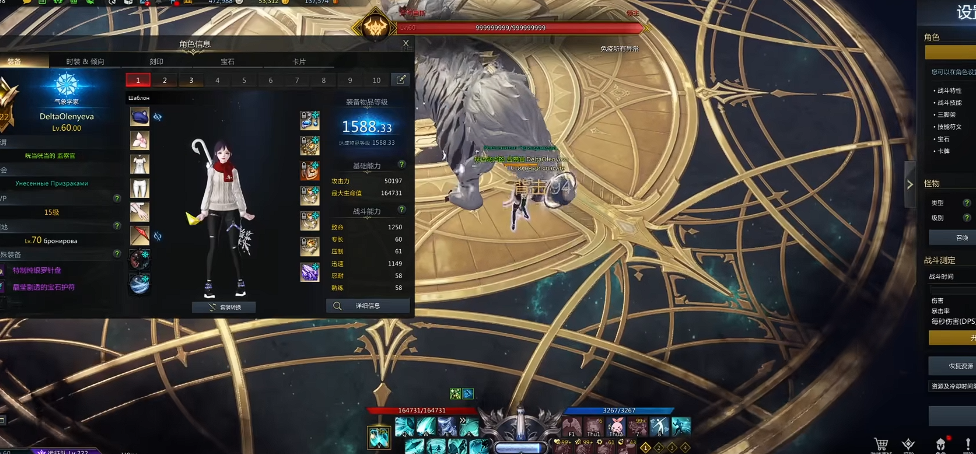
Task: Select equipment preset number 5
Action: [x=243, y=80]
